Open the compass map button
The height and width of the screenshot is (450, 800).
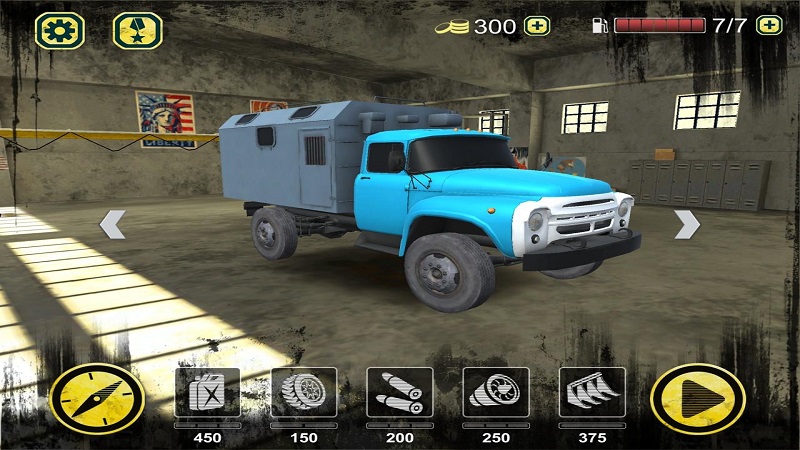tap(97, 397)
